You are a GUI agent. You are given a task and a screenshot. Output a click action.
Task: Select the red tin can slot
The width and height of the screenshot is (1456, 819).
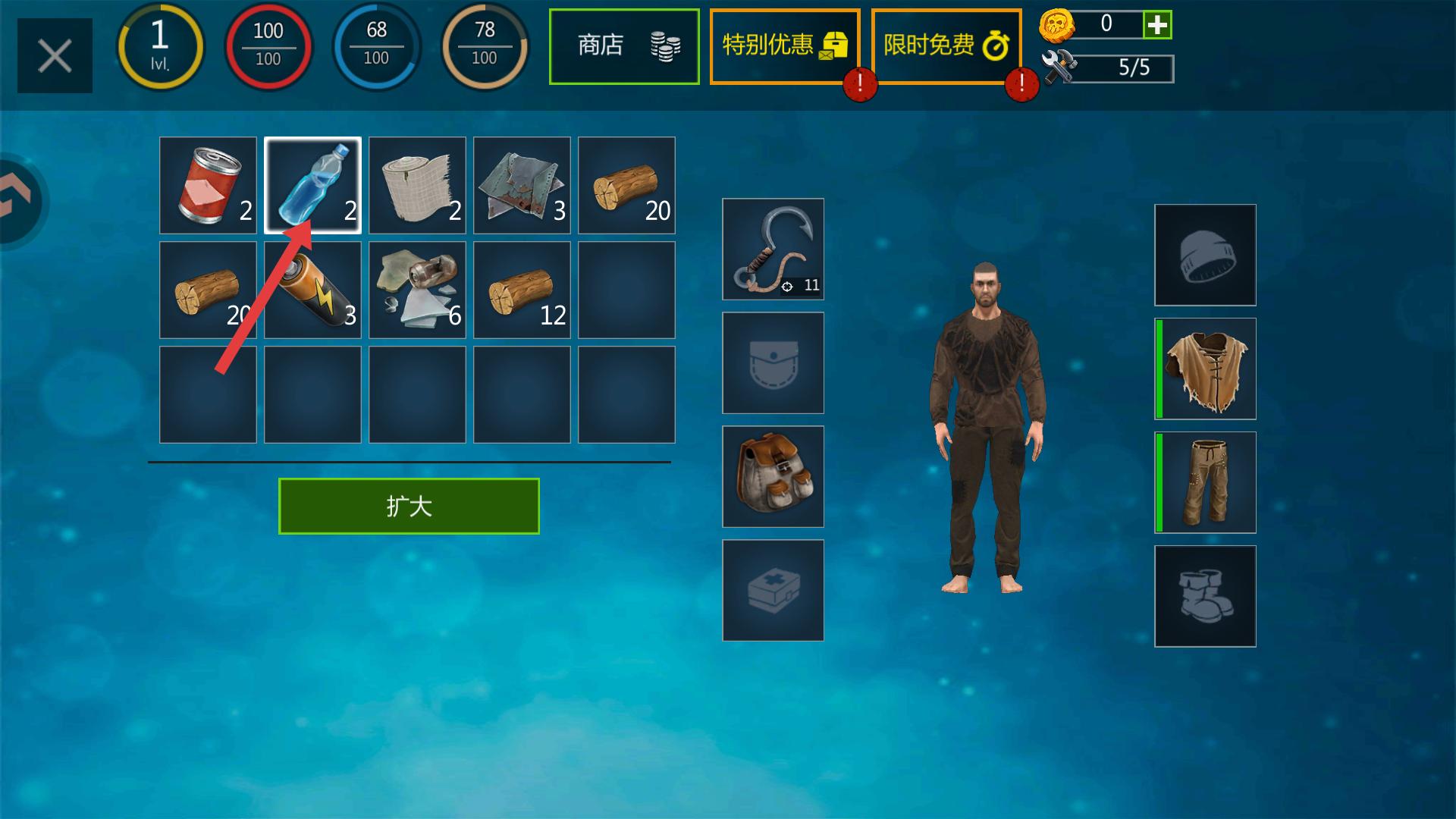208,185
